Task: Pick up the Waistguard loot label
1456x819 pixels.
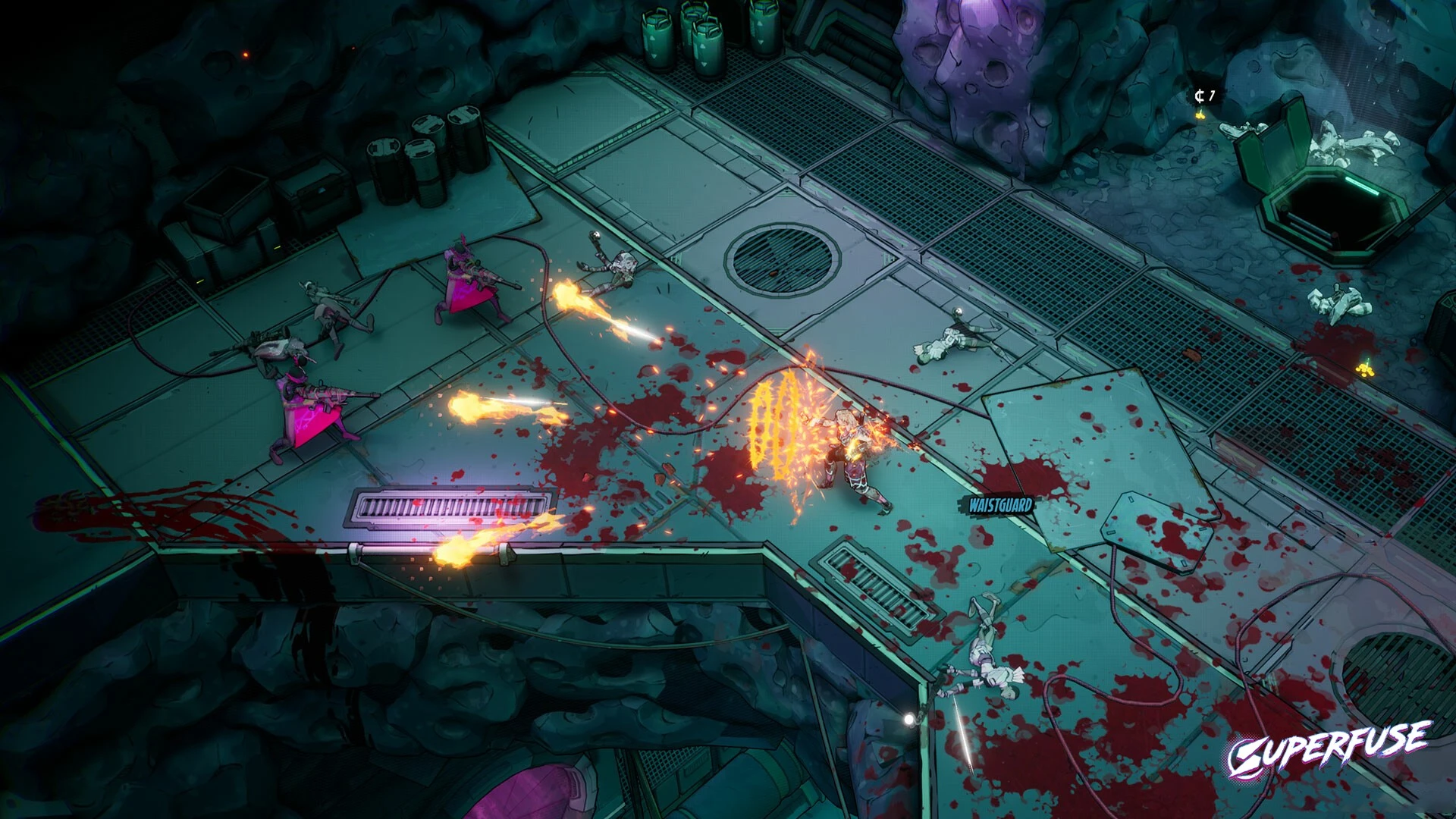Action: (x=1000, y=504)
